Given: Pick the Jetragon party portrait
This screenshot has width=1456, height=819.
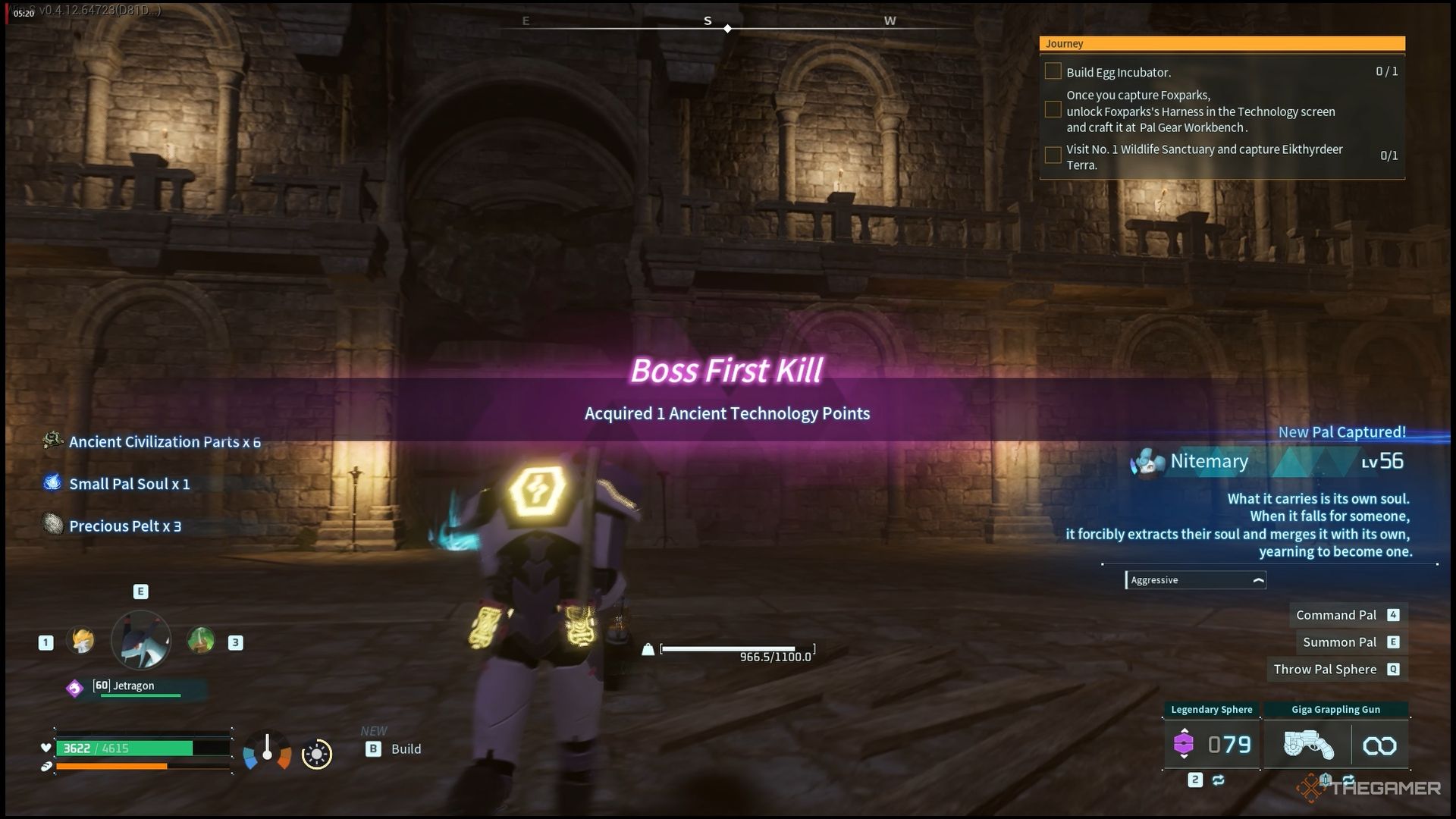Looking at the screenshot, I should [x=141, y=641].
